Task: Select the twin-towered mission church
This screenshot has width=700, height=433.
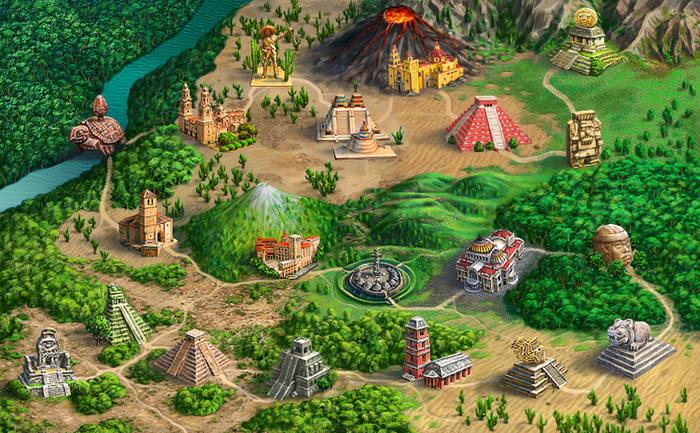Action: click(207, 115)
